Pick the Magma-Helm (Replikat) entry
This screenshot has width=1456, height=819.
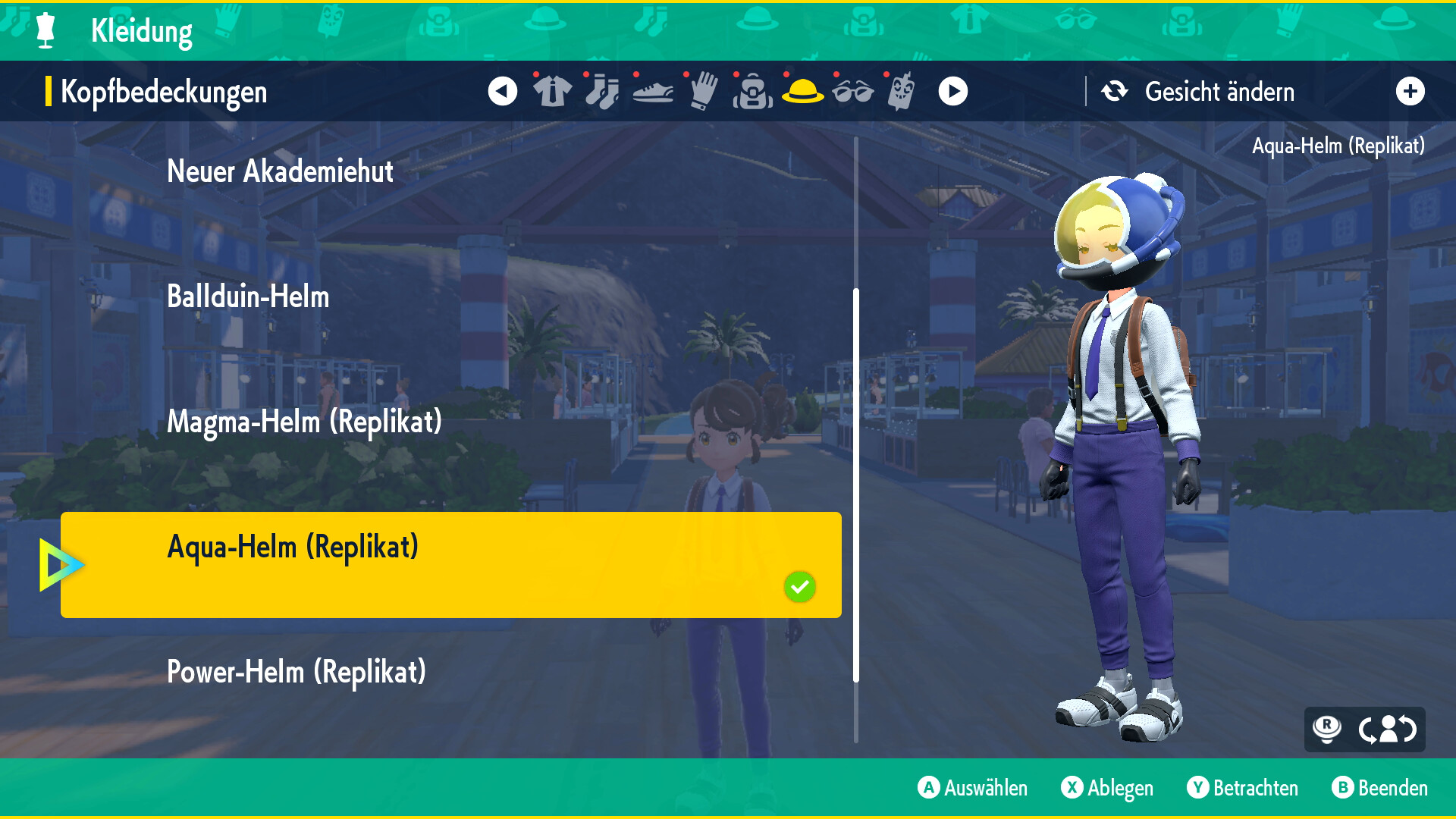point(304,422)
